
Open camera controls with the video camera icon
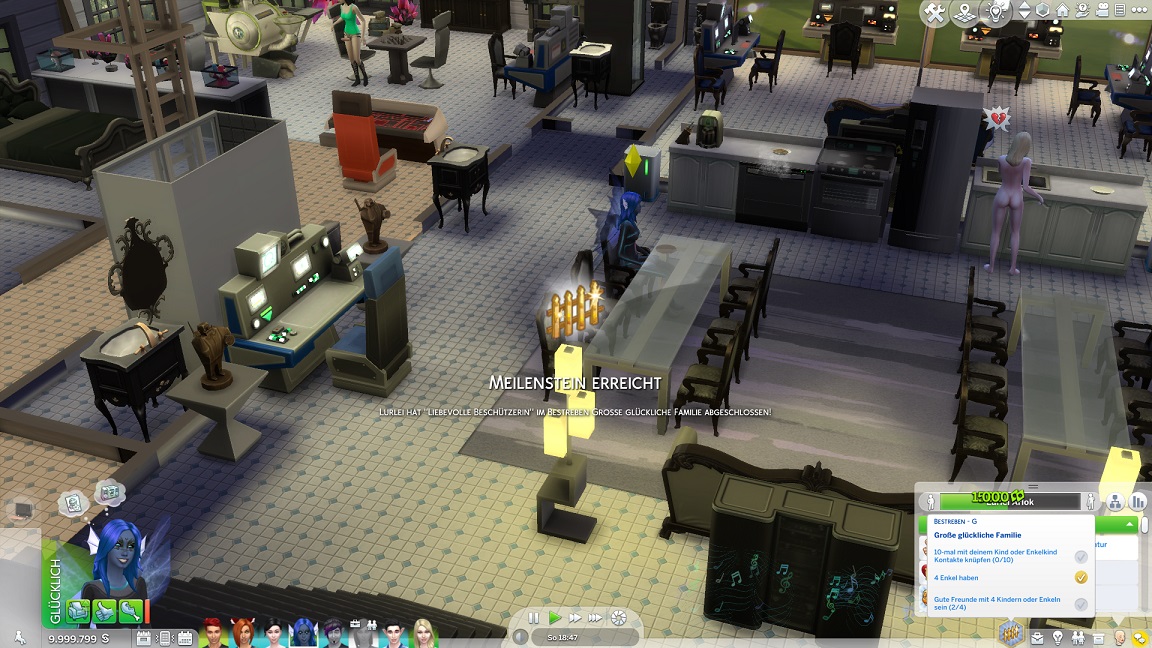[x=1102, y=11]
